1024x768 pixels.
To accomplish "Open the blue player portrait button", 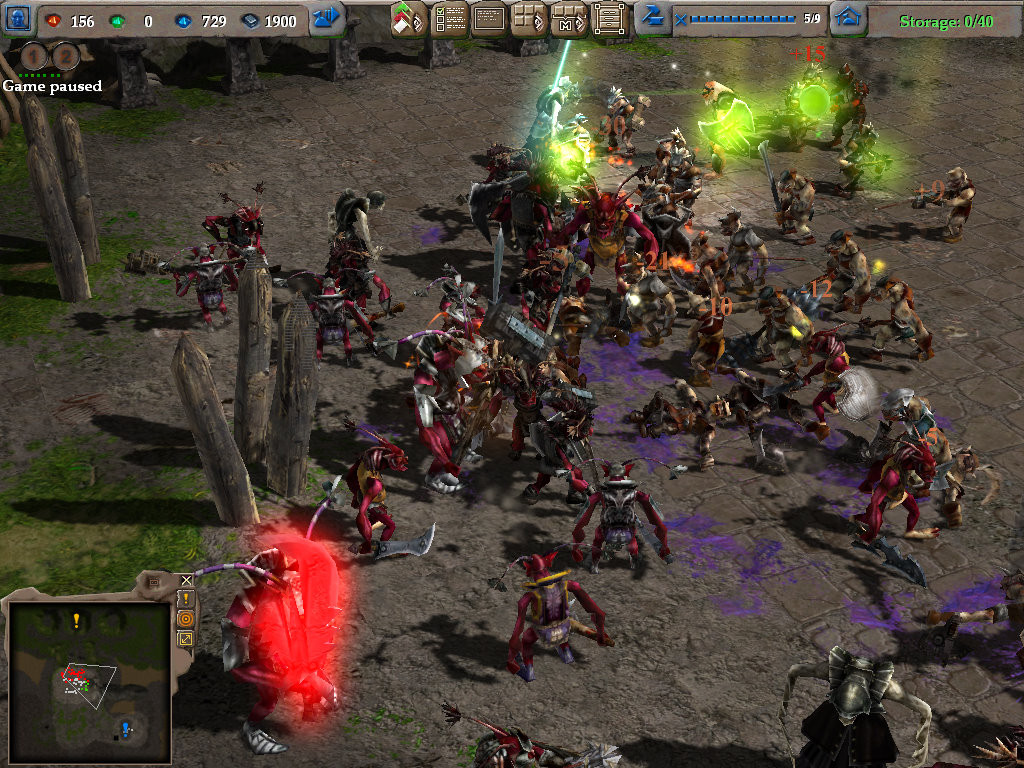I will (20, 18).
